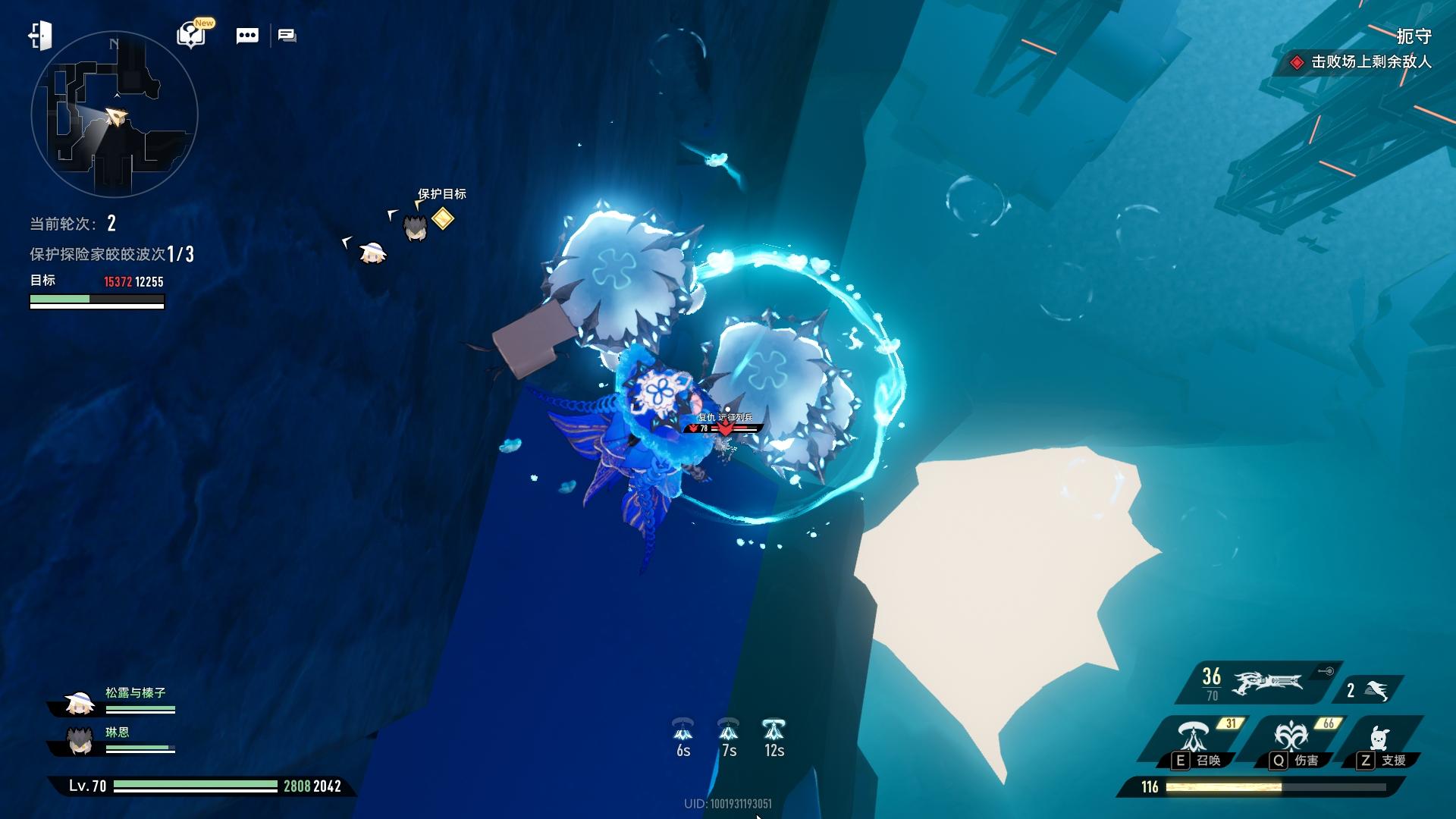
Task: Open the three-dot speech bubble menu
Action: [247, 36]
